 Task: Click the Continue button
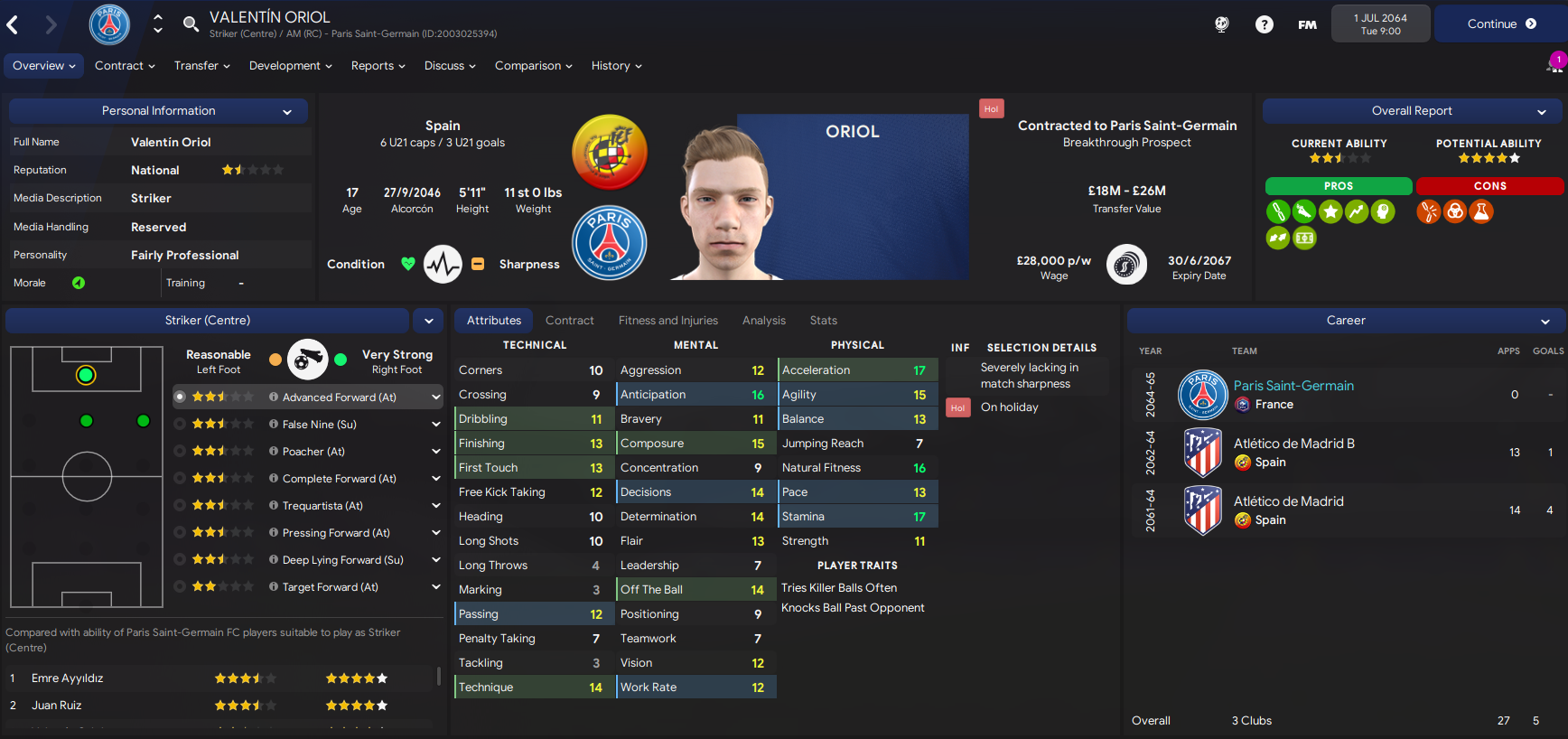click(1500, 24)
